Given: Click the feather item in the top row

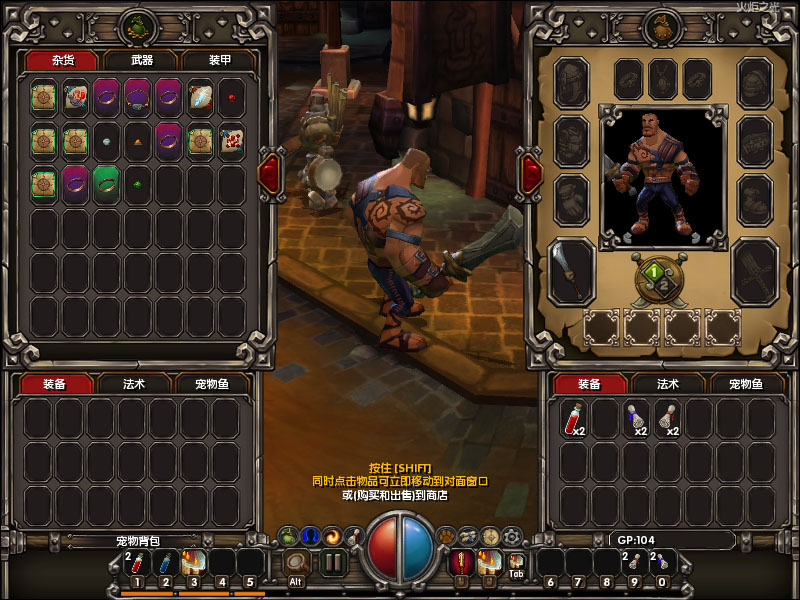Looking at the screenshot, I should click(x=200, y=97).
